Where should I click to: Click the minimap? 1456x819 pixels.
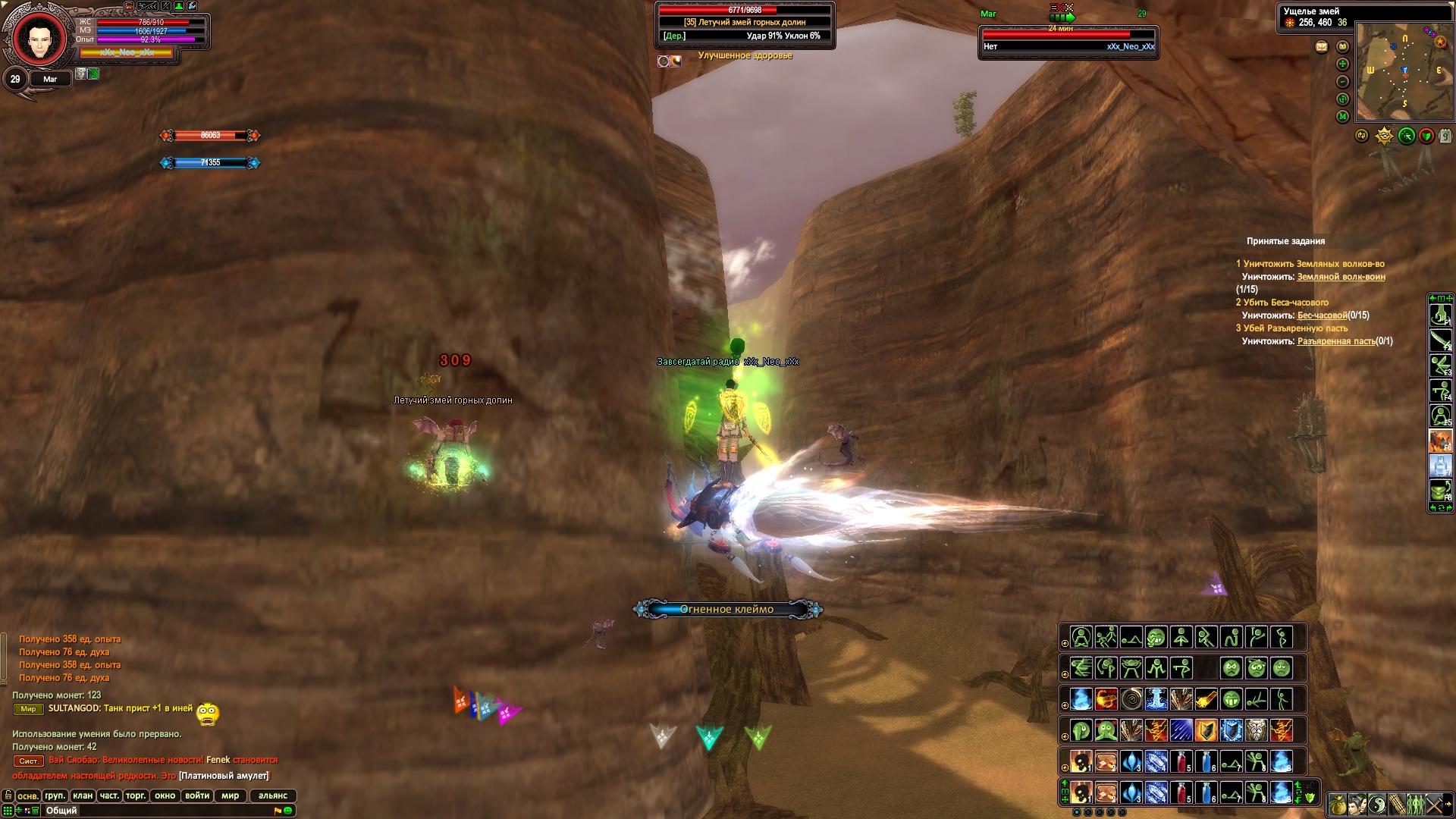(x=1404, y=72)
